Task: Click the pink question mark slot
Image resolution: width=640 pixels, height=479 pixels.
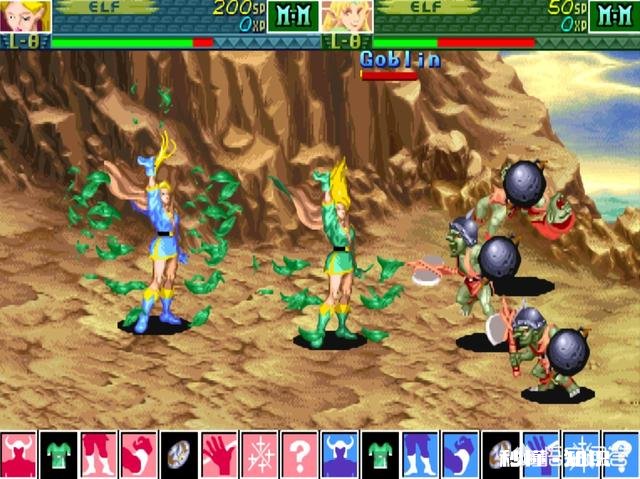Action: click(299, 455)
